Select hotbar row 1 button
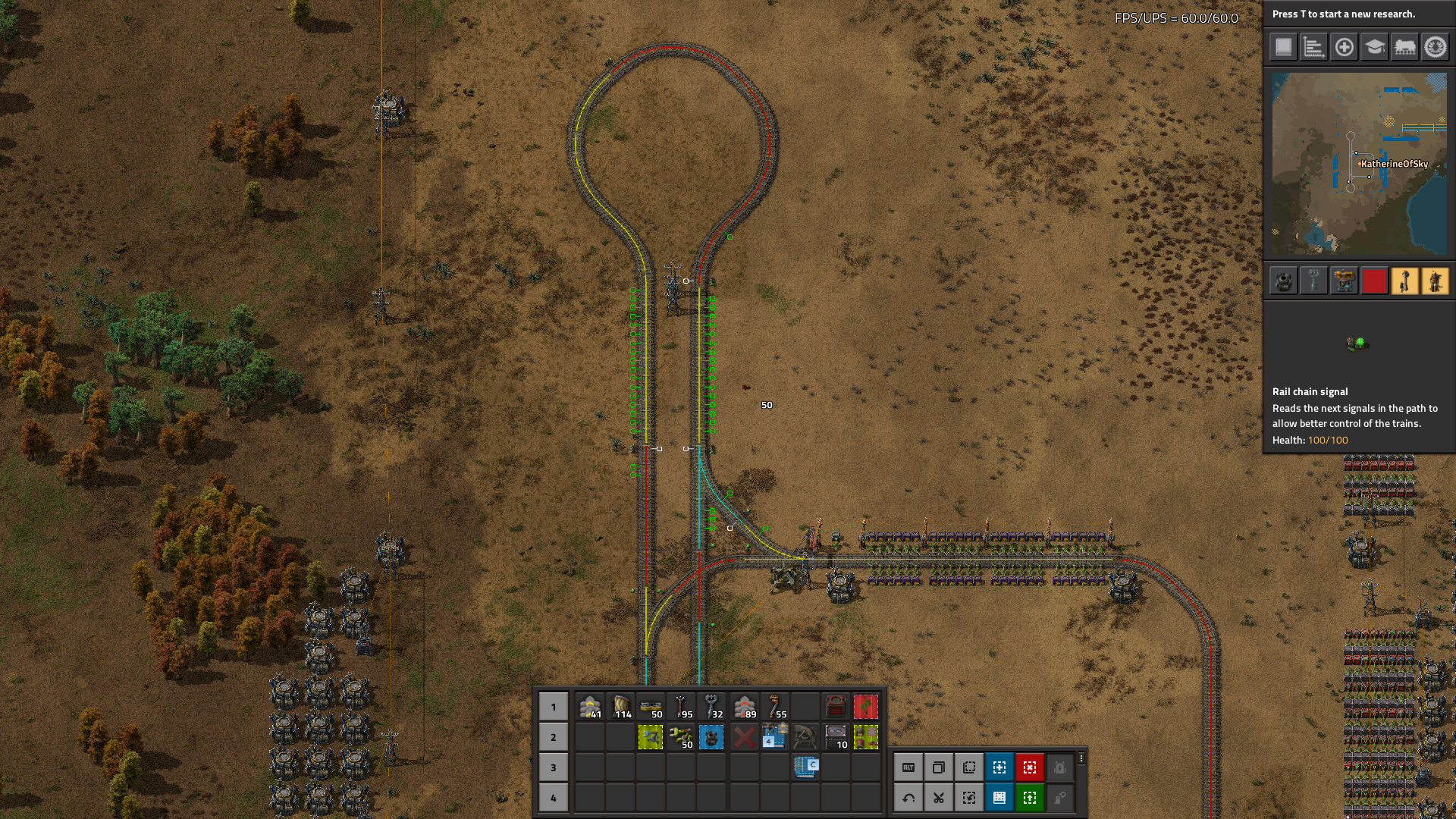 (x=554, y=707)
